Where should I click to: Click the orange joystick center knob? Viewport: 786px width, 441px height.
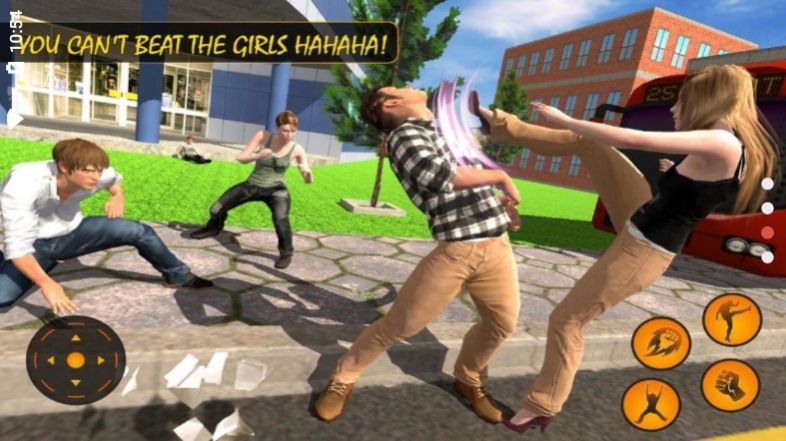pyautogui.click(x=75, y=360)
